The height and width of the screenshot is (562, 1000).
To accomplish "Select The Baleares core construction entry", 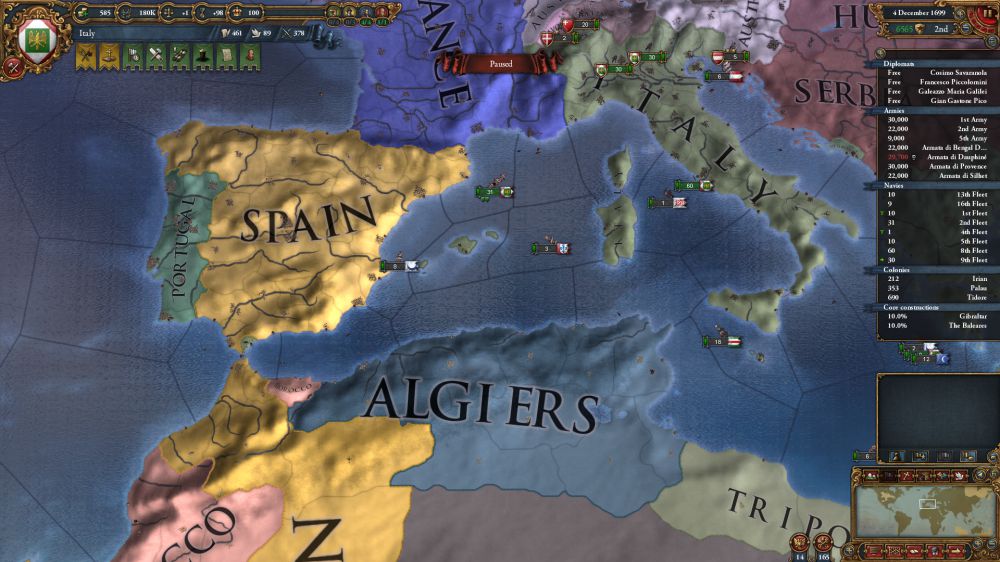I will pos(933,325).
